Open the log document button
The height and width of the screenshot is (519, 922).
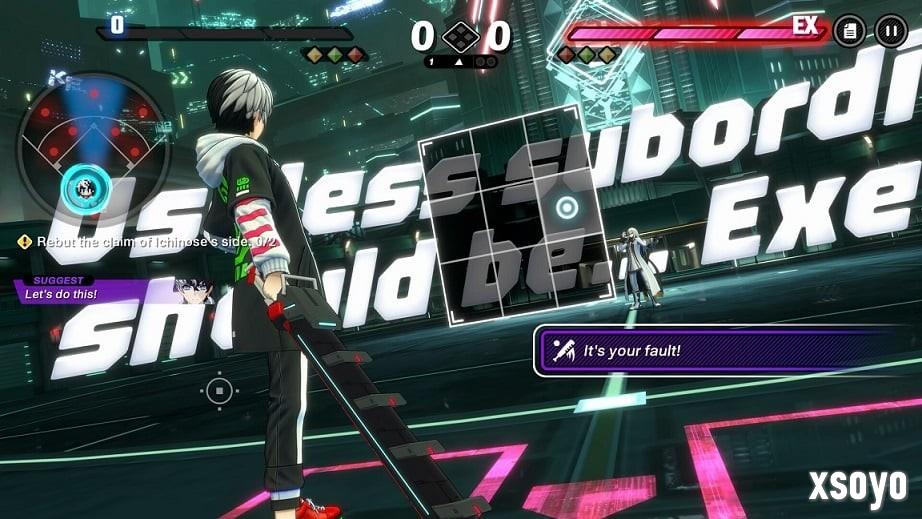point(849,30)
